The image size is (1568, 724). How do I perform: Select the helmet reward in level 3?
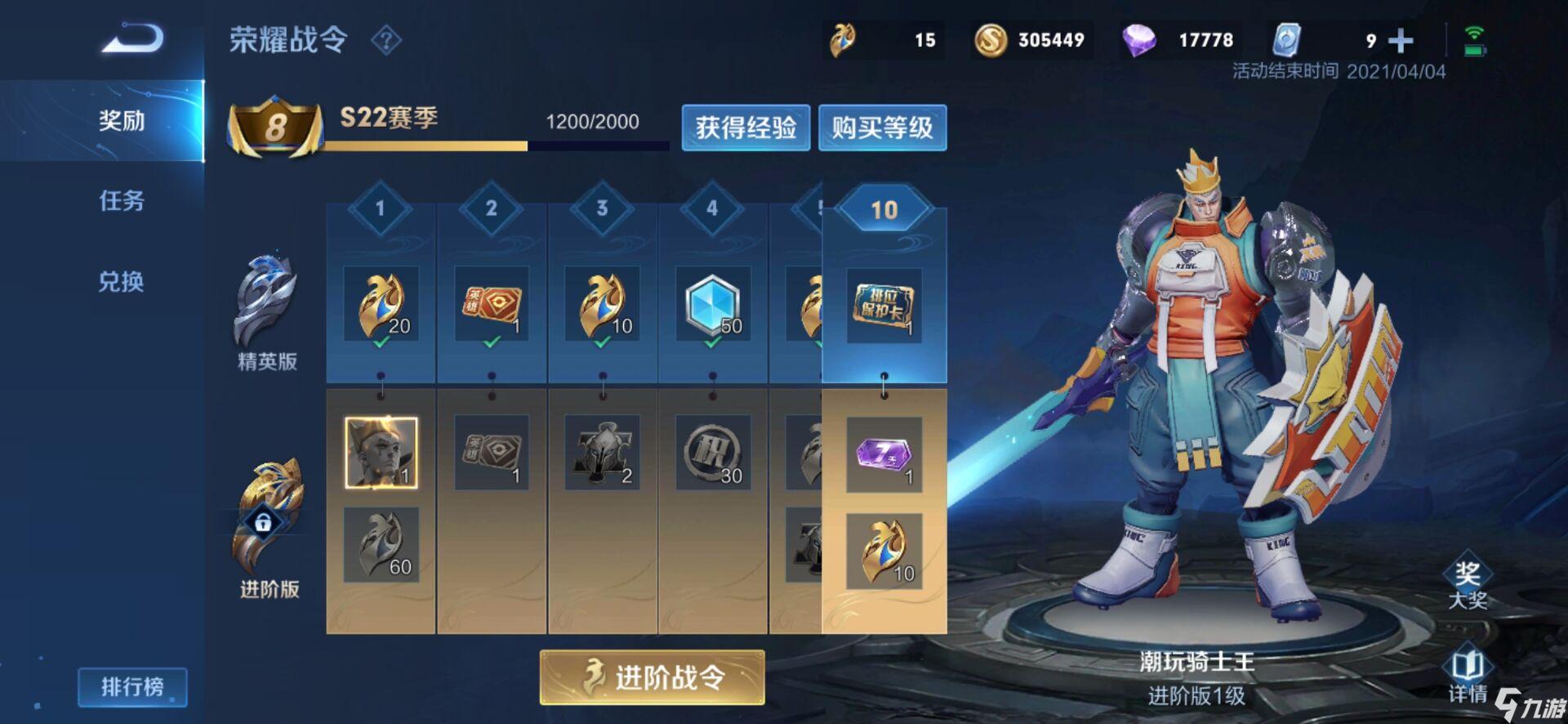pyautogui.click(x=603, y=453)
